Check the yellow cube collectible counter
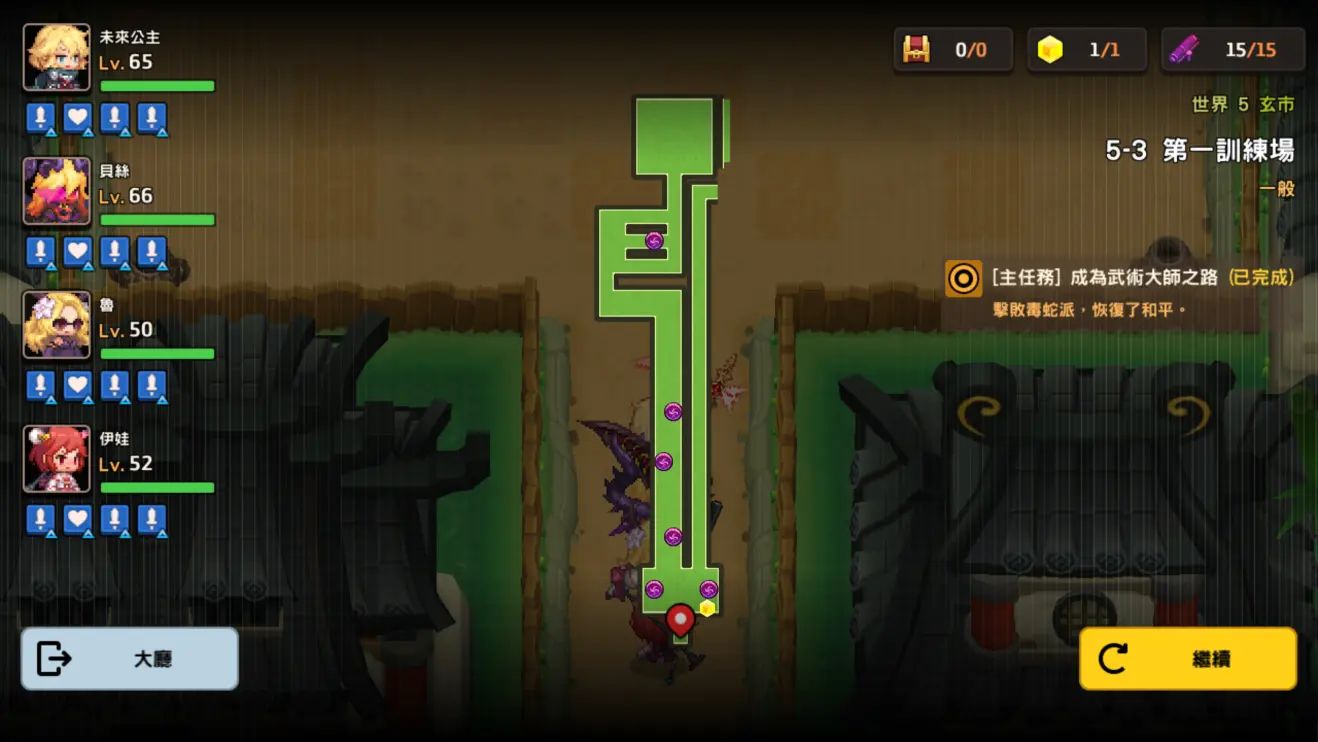 1086,50
